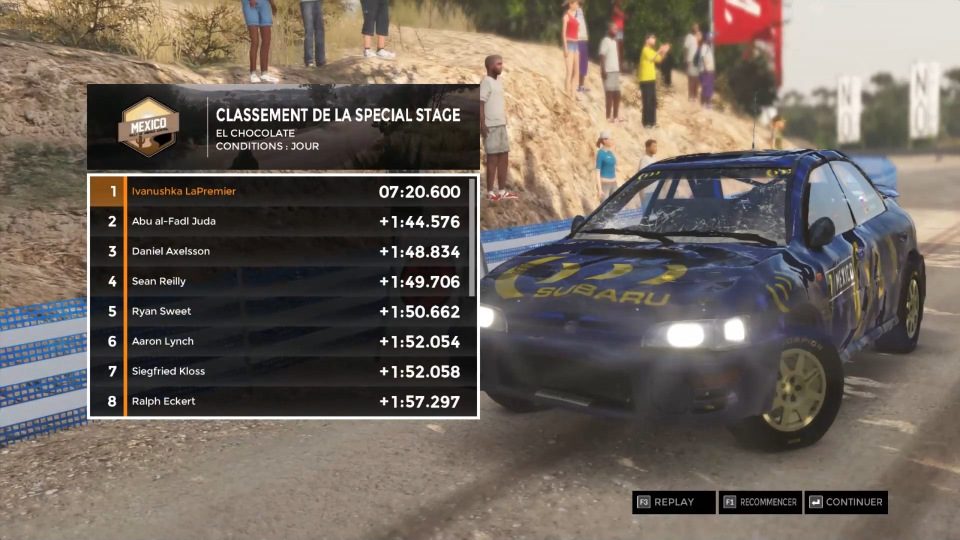
Task: Choose Abu al-Fadl Juda's leaderboard entry
Action: click(280, 221)
